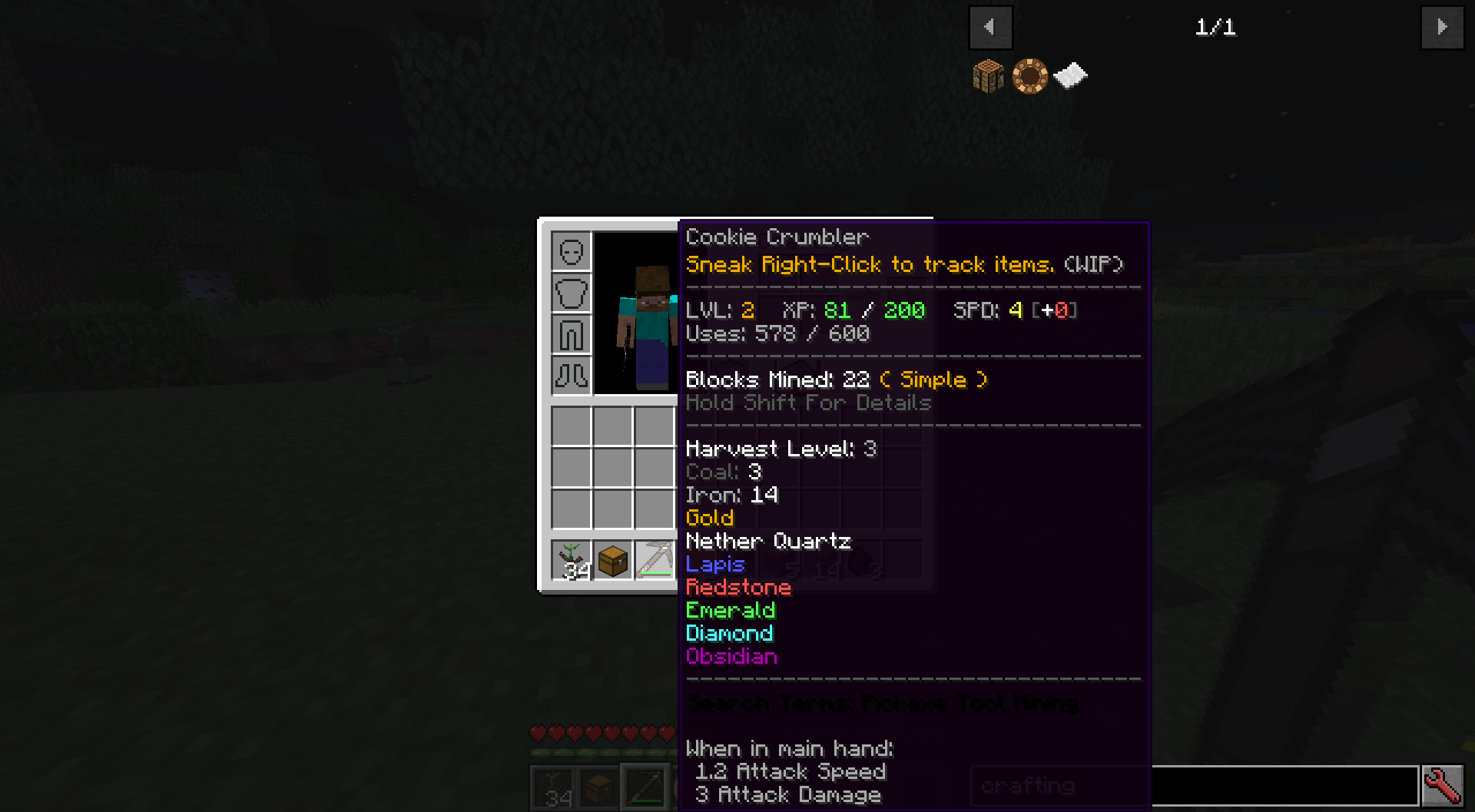Click the boots armor slot icon
The width and height of the screenshot is (1475, 812).
[x=570, y=376]
